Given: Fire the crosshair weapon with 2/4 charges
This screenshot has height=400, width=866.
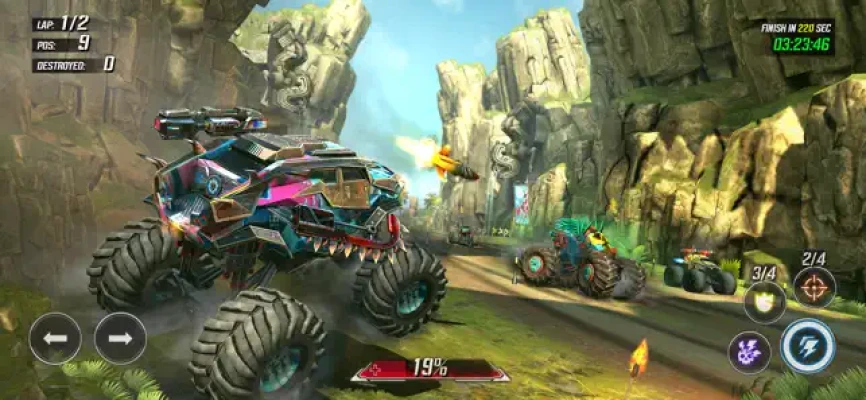Looking at the screenshot, I should pos(814,287).
